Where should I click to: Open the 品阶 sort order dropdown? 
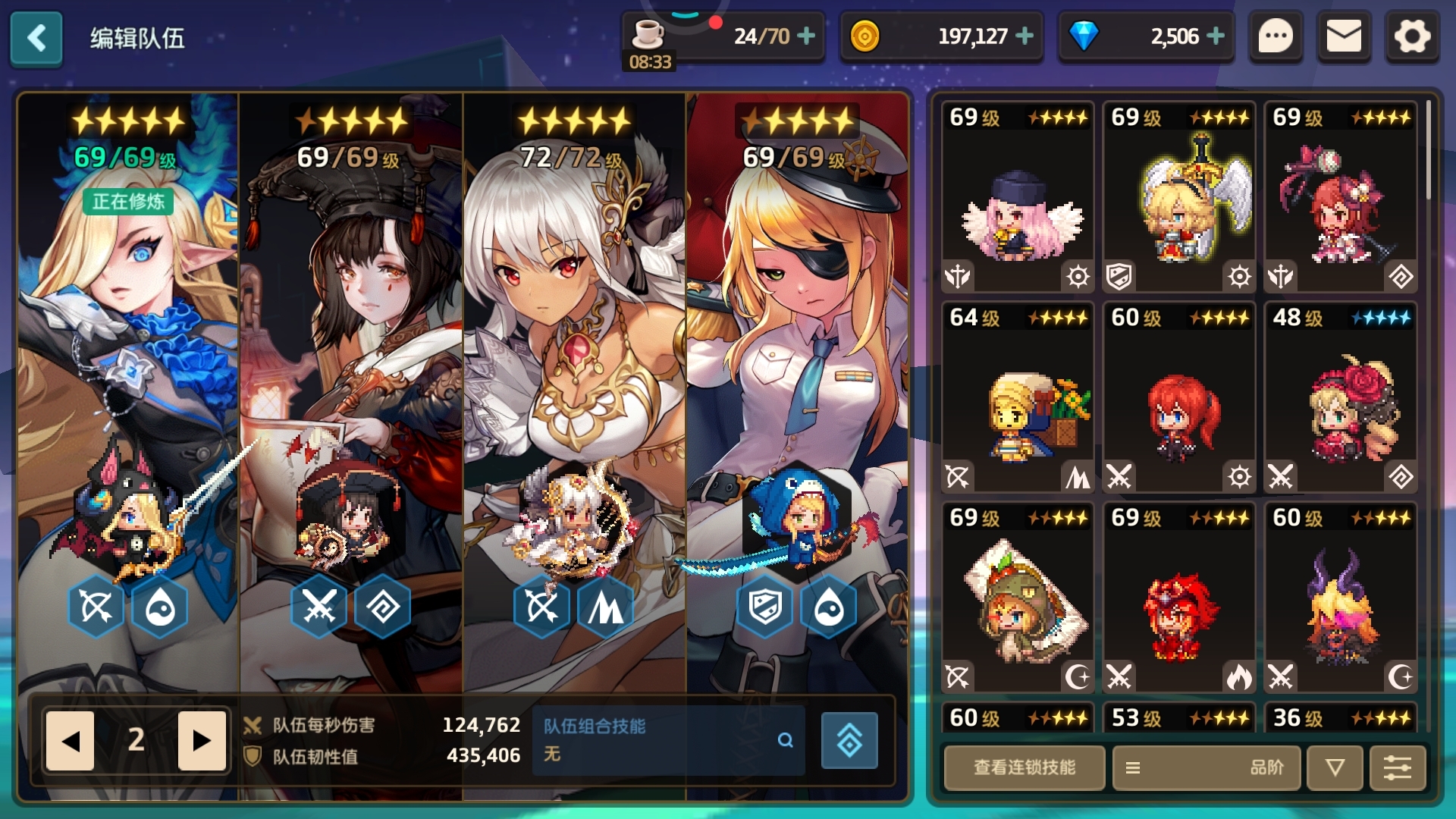[x=1207, y=767]
